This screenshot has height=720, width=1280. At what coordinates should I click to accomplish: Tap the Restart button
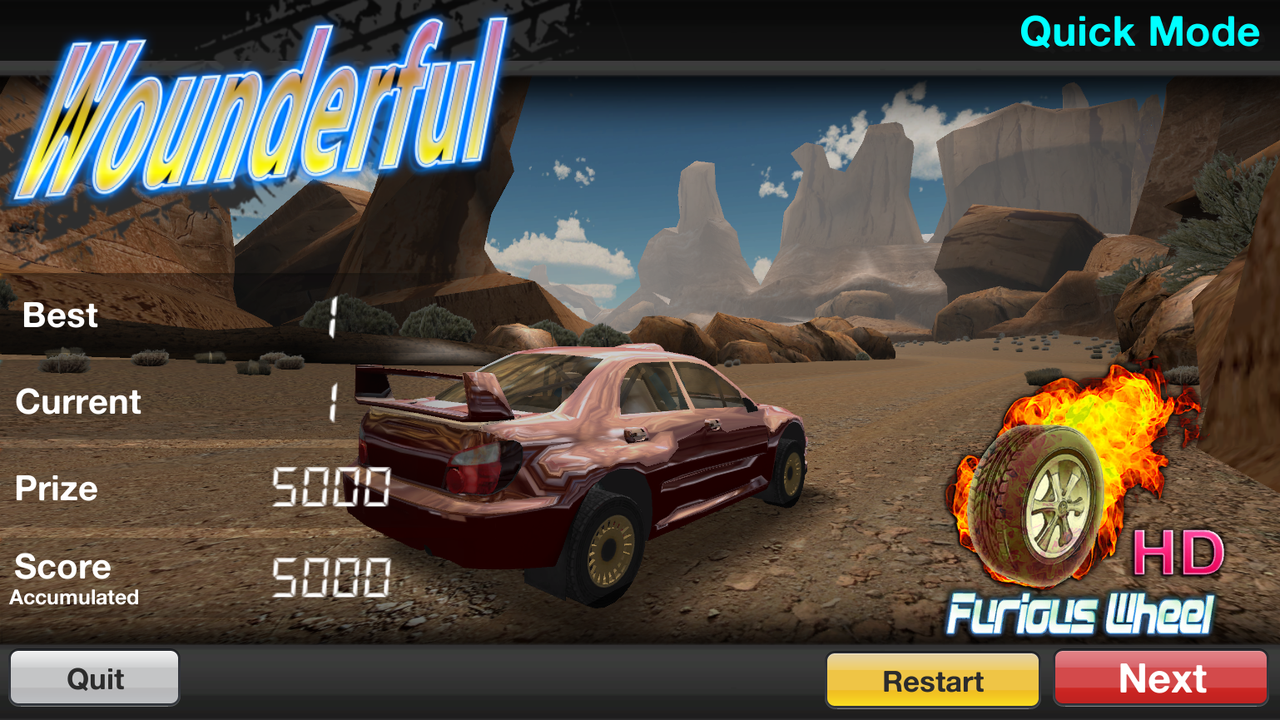click(932, 680)
